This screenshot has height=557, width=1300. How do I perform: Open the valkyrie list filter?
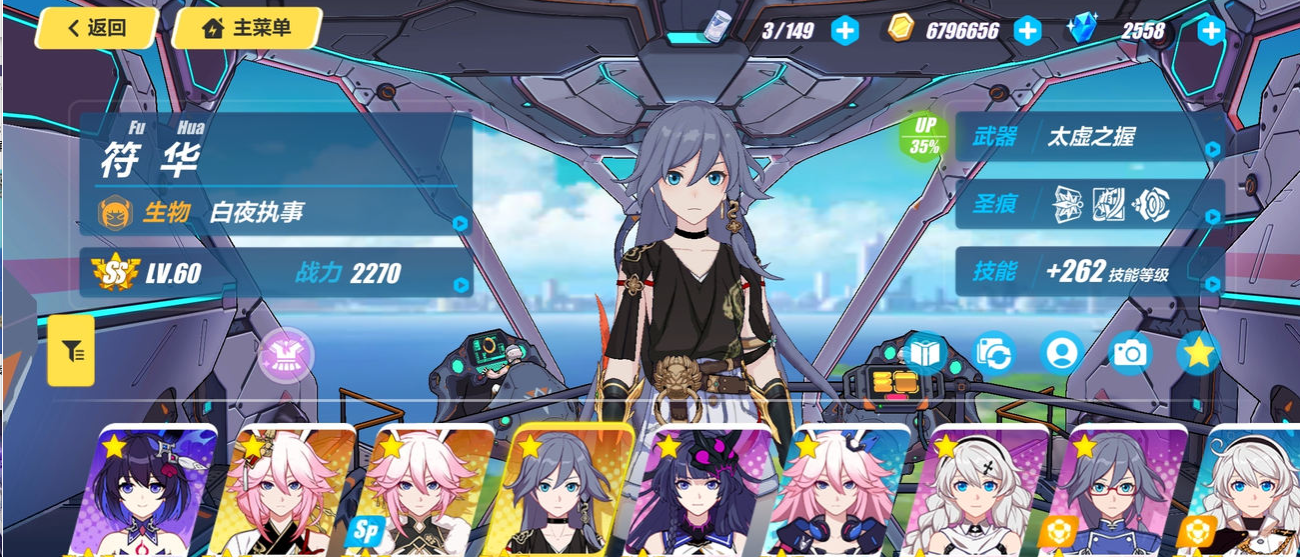coord(71,351)
